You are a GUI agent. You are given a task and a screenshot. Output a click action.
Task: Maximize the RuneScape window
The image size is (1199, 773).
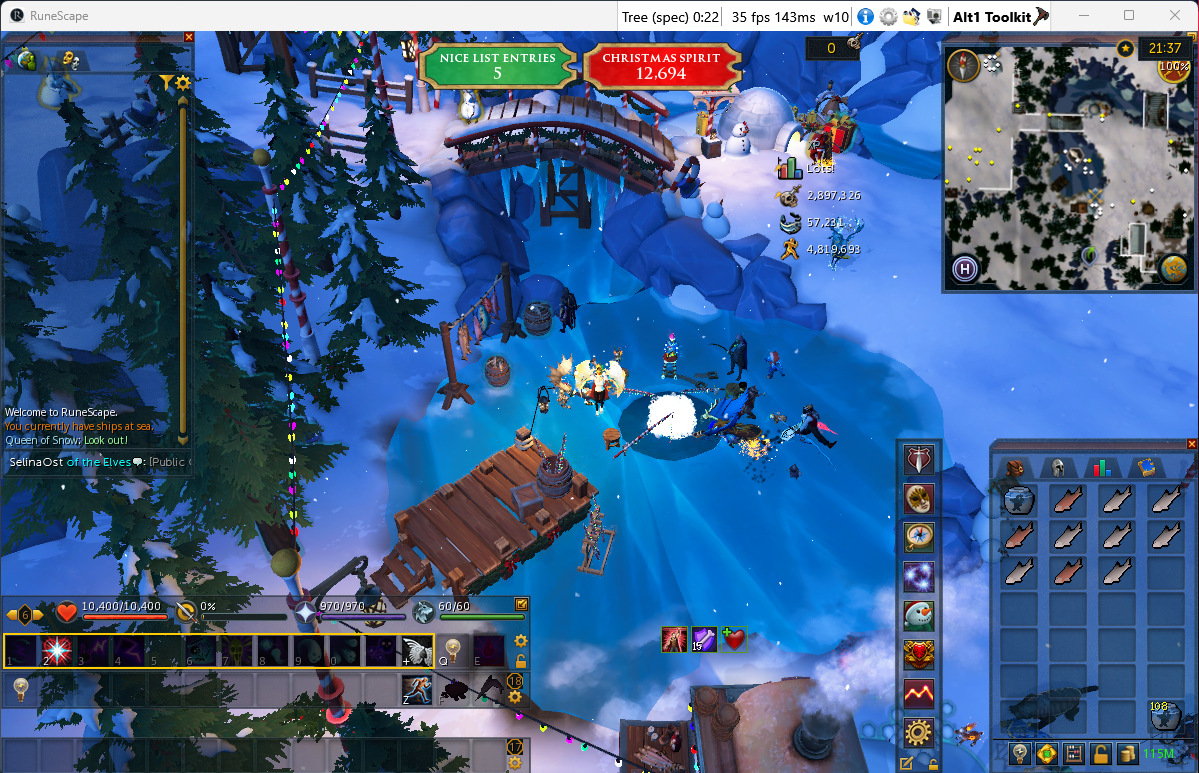pyautogui.click(x=1129, y=15)
